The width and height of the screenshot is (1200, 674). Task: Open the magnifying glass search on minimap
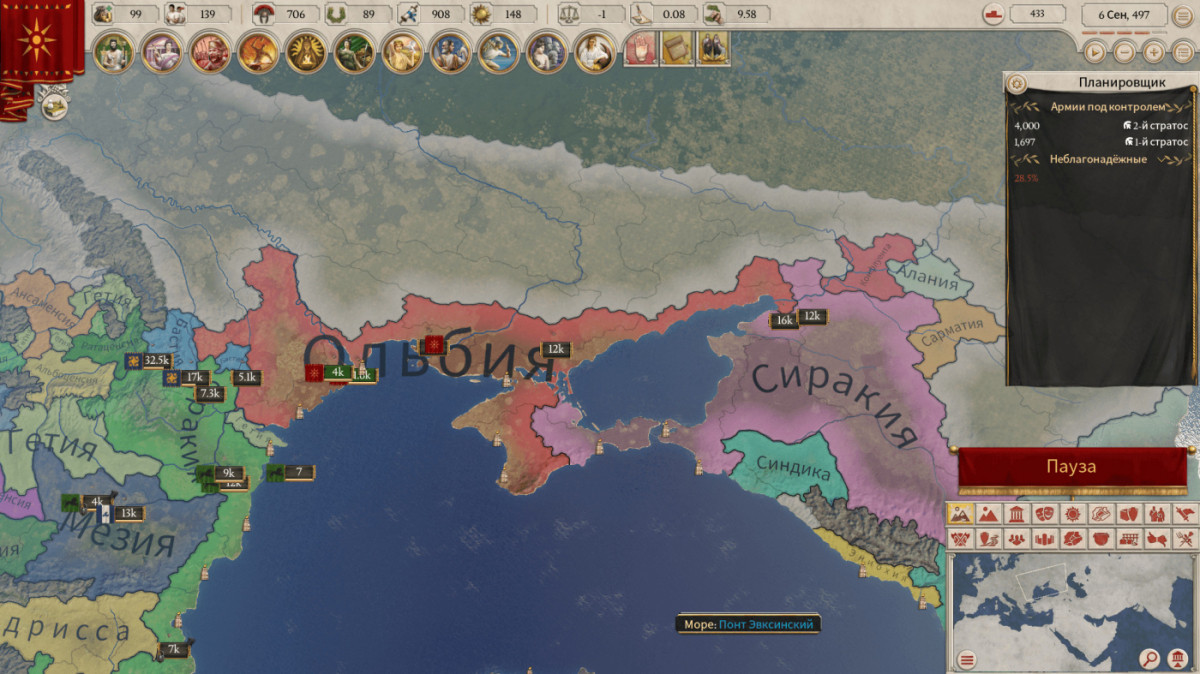pyautogui.click(x=1151, y=658)
